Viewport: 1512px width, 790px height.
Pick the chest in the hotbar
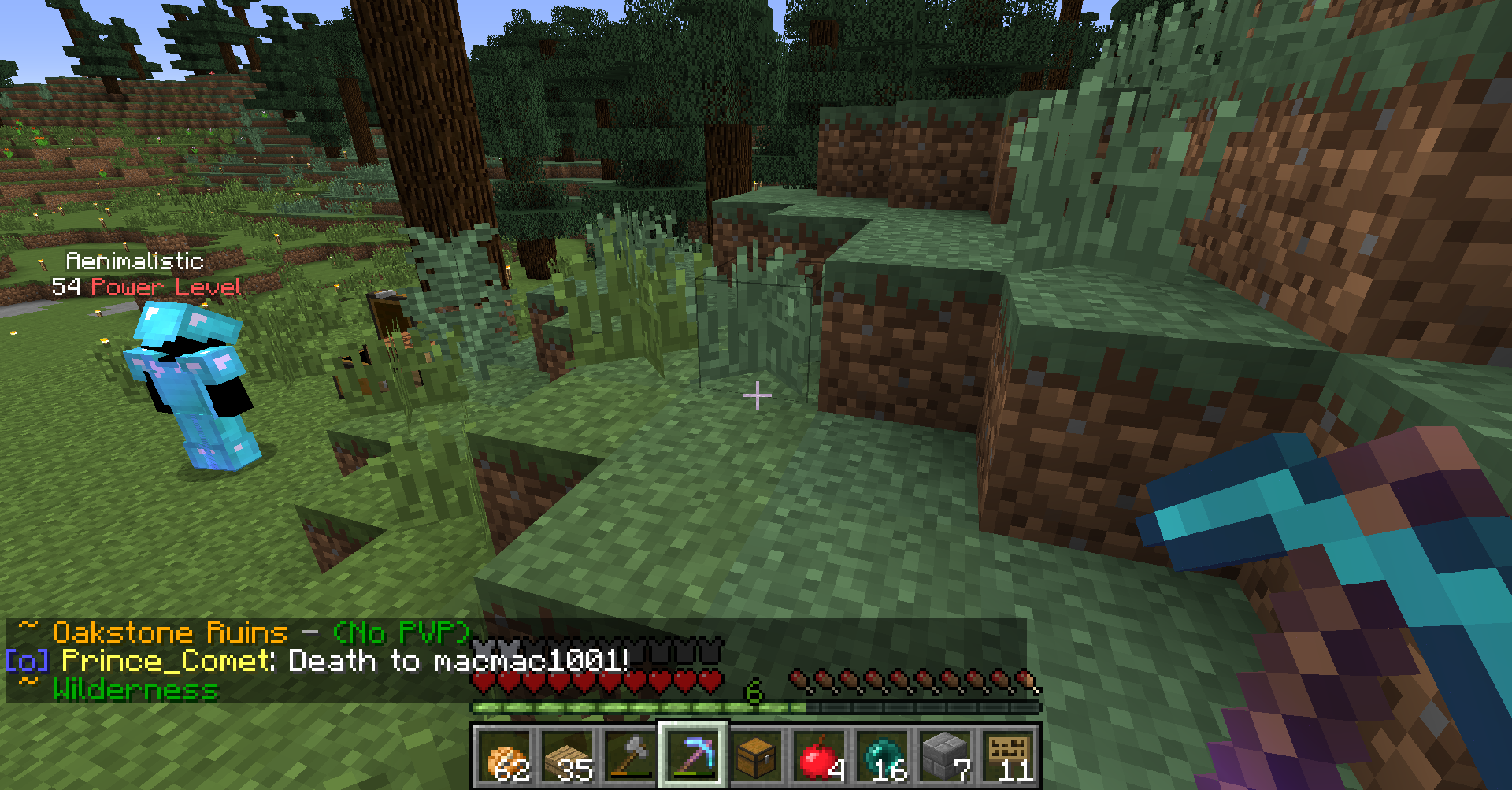[x=757, y=756]
